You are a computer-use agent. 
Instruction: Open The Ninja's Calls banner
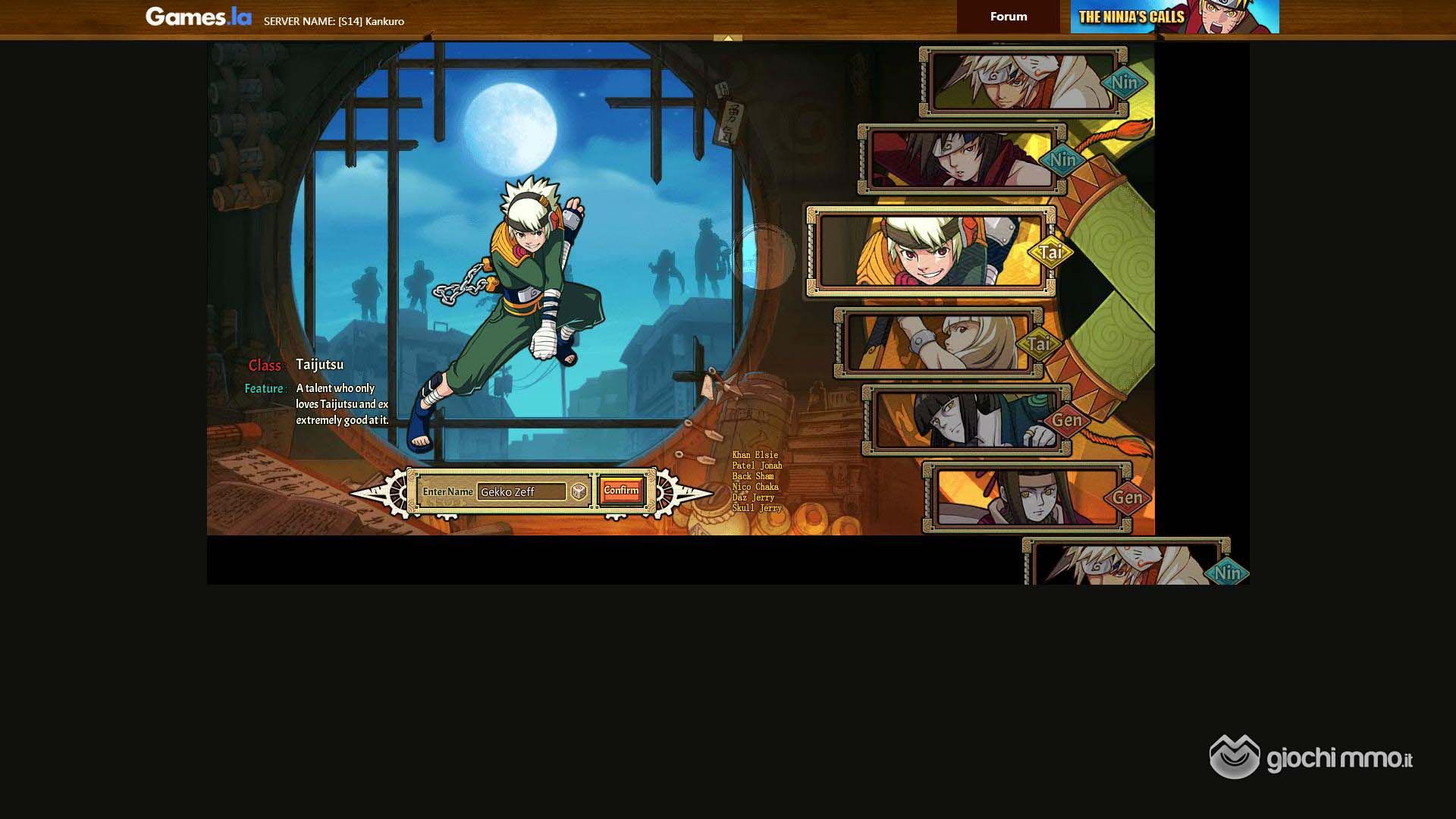[x=1174, y=17]
